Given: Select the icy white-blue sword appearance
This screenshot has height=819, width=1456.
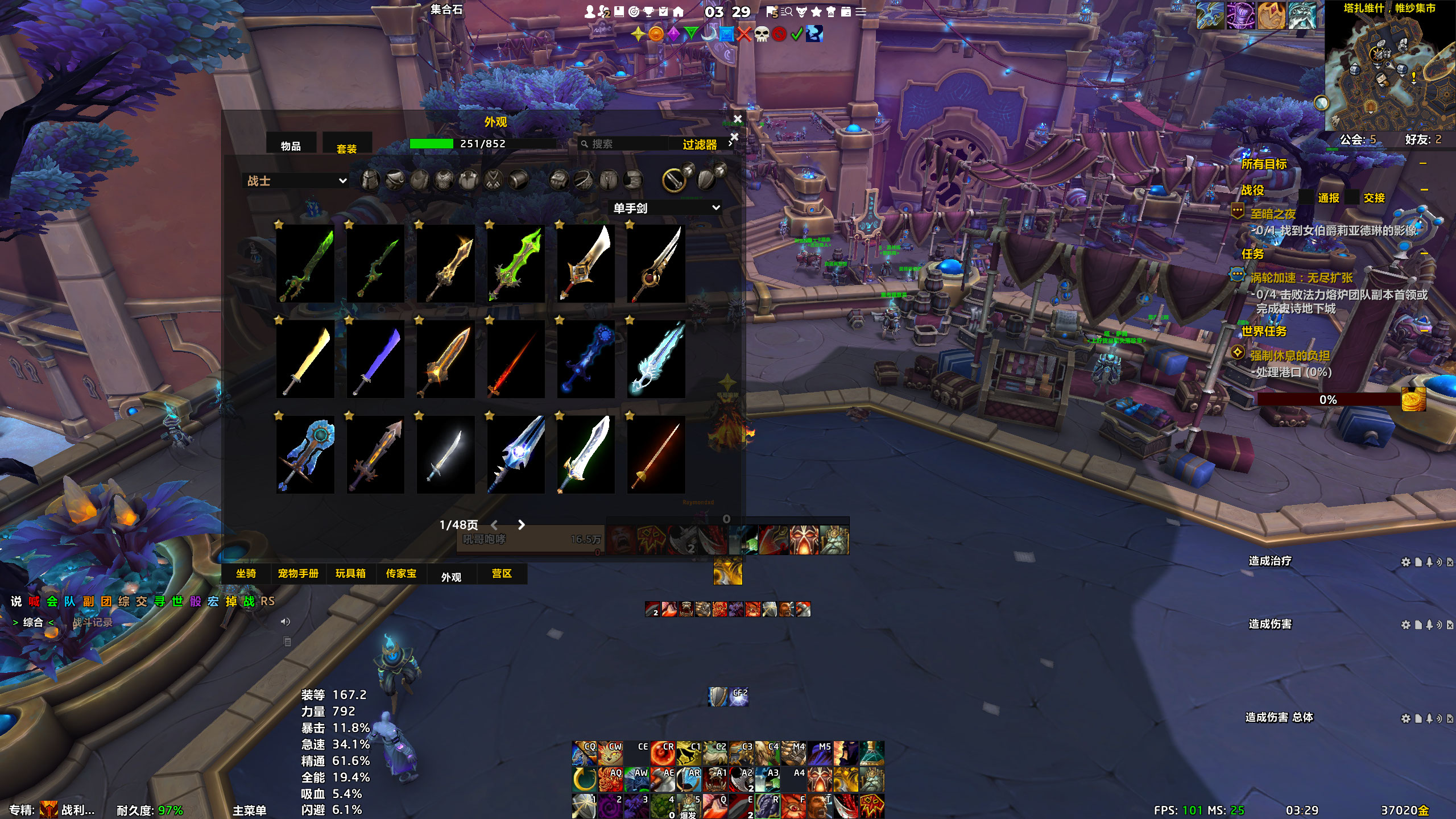Looking at the screenshot, I should coord(656,359).
